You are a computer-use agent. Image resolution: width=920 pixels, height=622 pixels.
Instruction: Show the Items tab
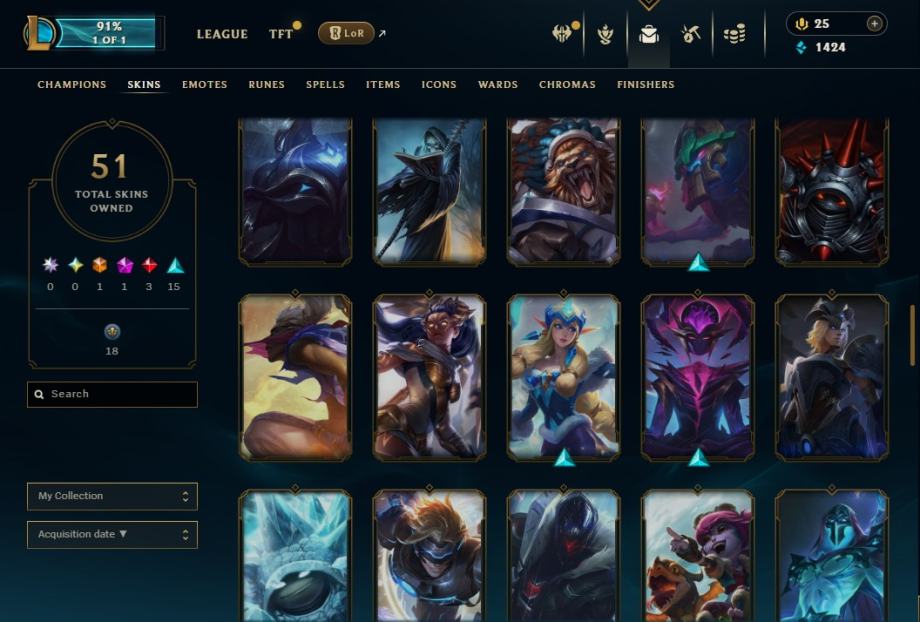(383, 85)
